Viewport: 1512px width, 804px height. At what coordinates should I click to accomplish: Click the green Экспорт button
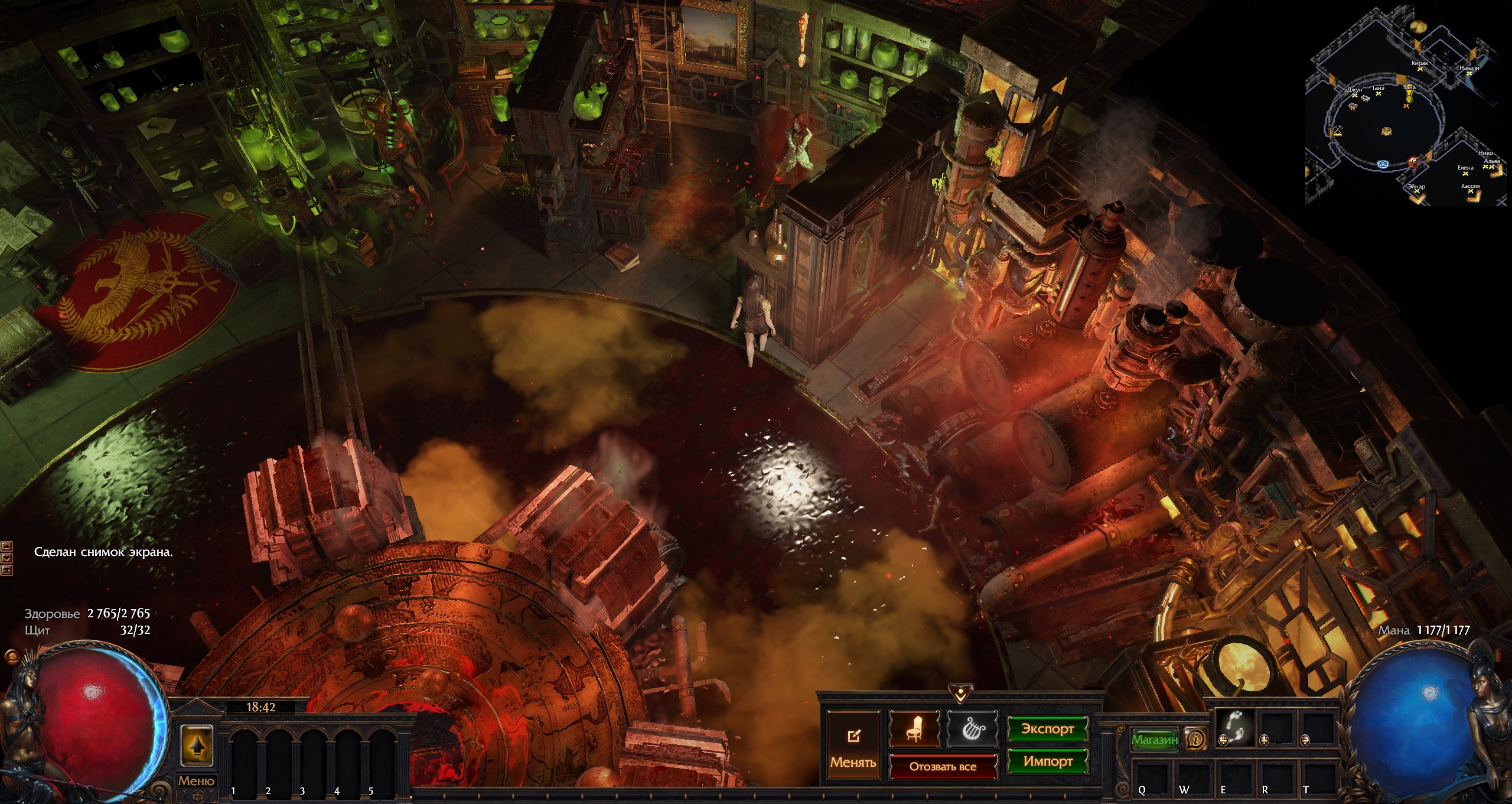[1048, 729]
